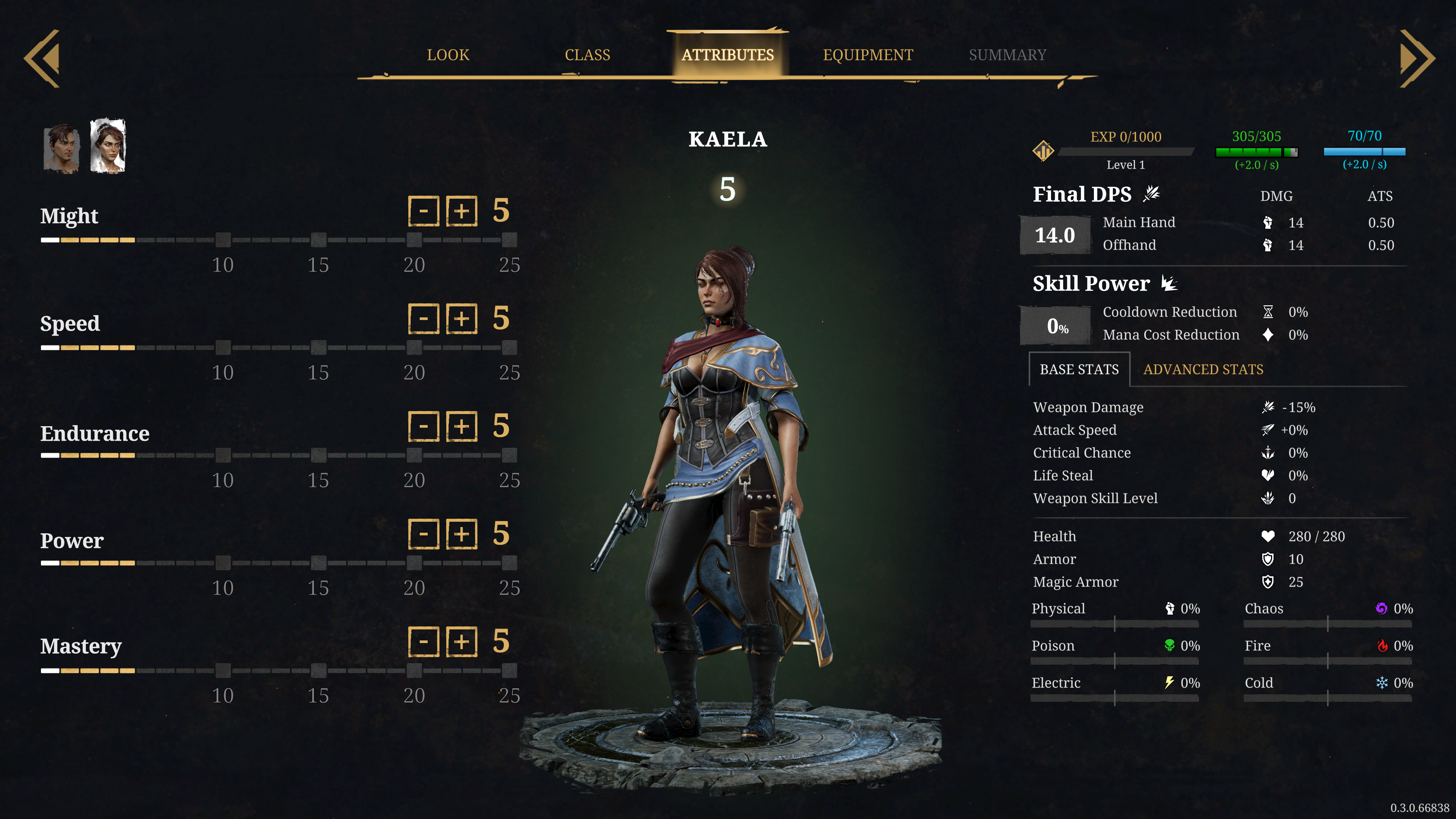This screenshot has width=1456, height=819.
Task: Decrease Might with the minus button
Action: pos(424,212)
